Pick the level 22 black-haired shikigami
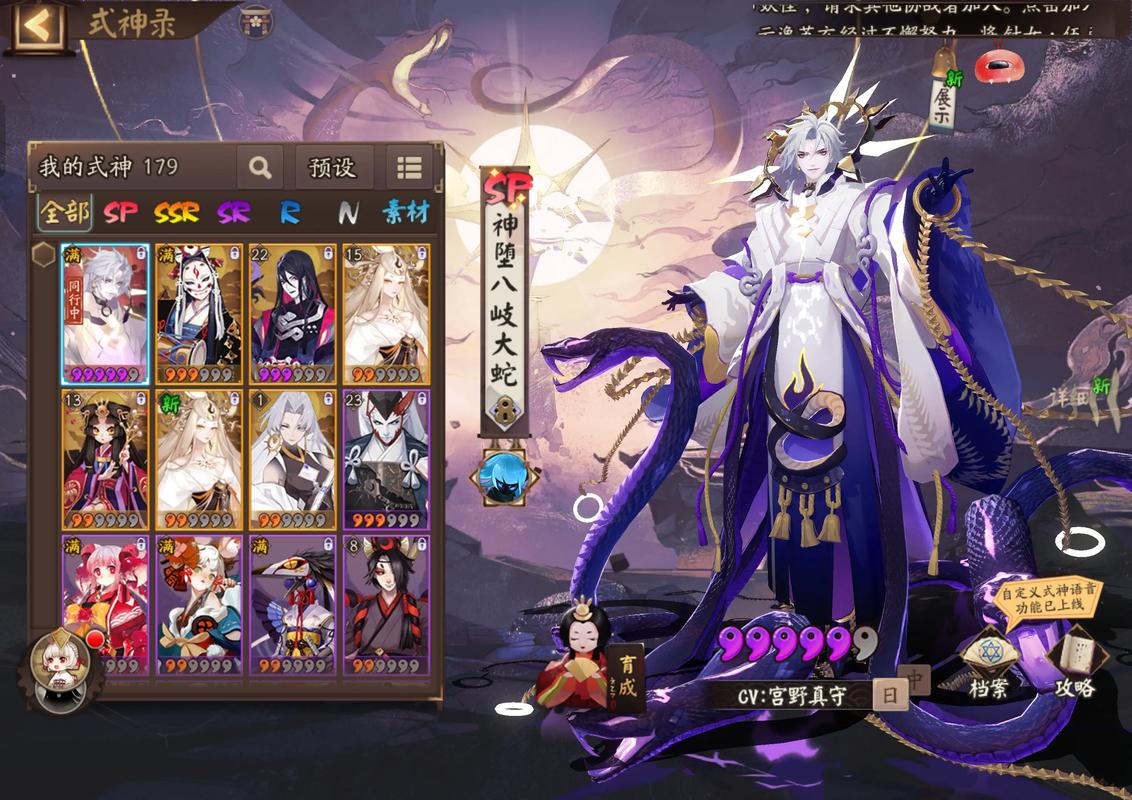1132x800 pixels. [x=292, y=314]
